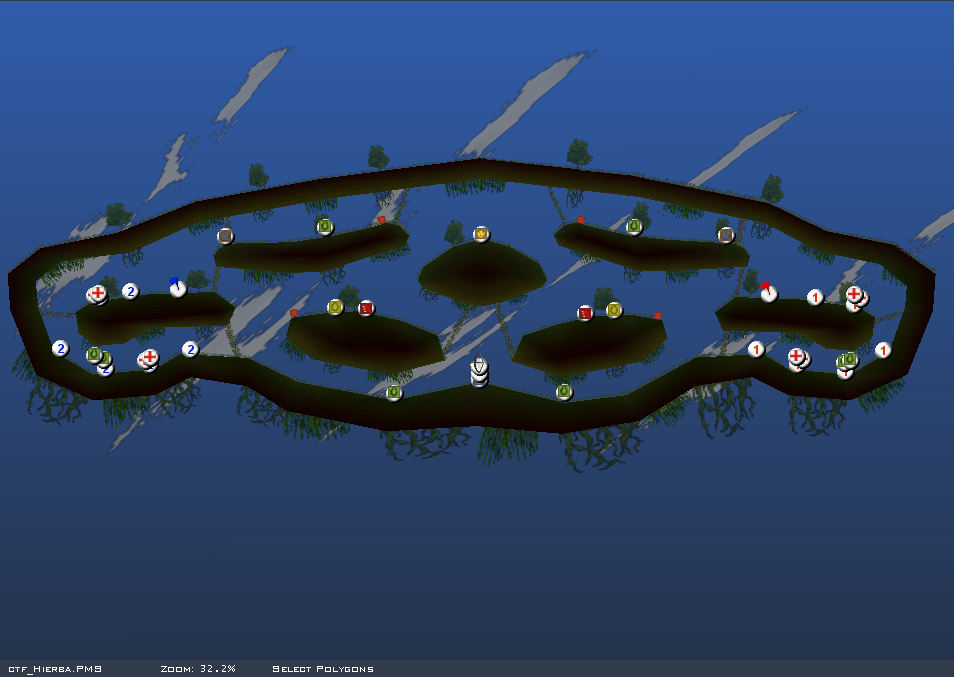954x677 pixels.
Task: Select the blue flag spawn marker
Action: point(178,289)
